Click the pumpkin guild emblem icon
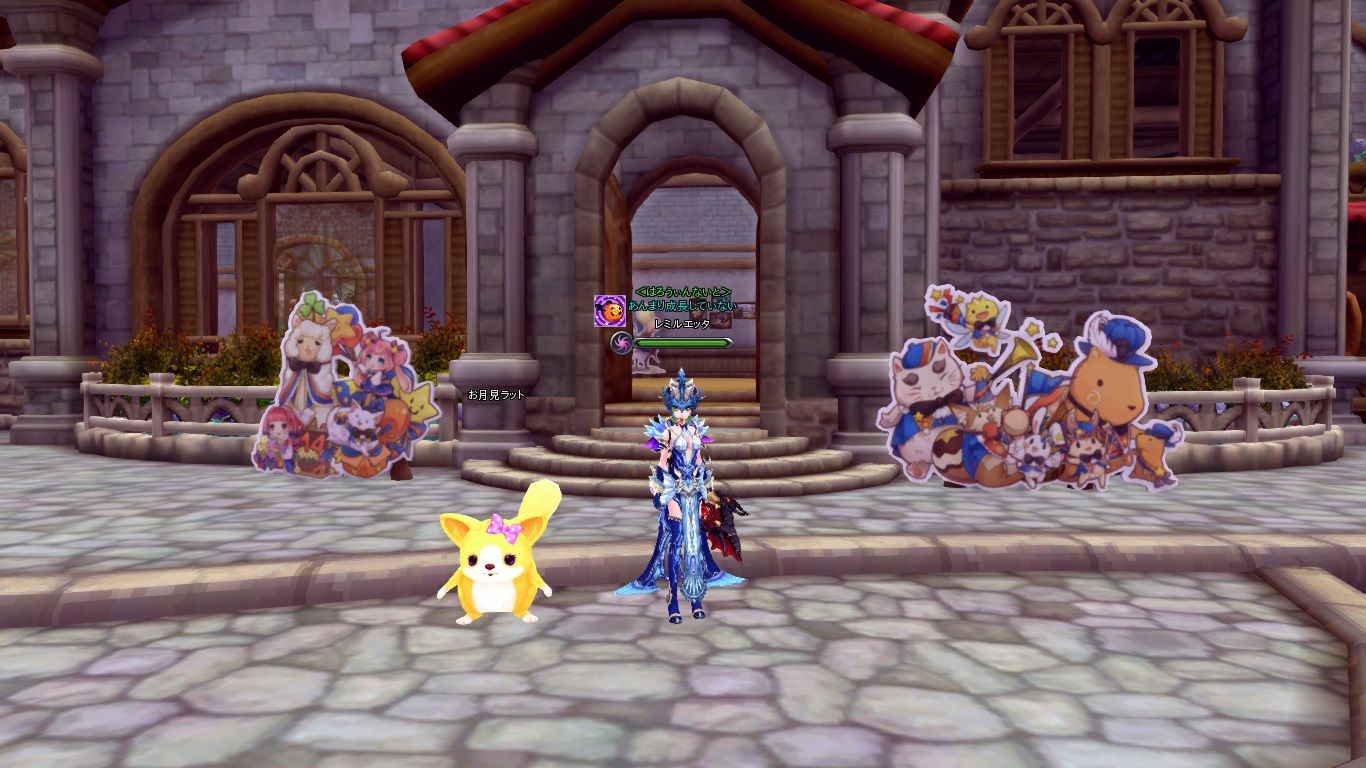 click(609, 310)
